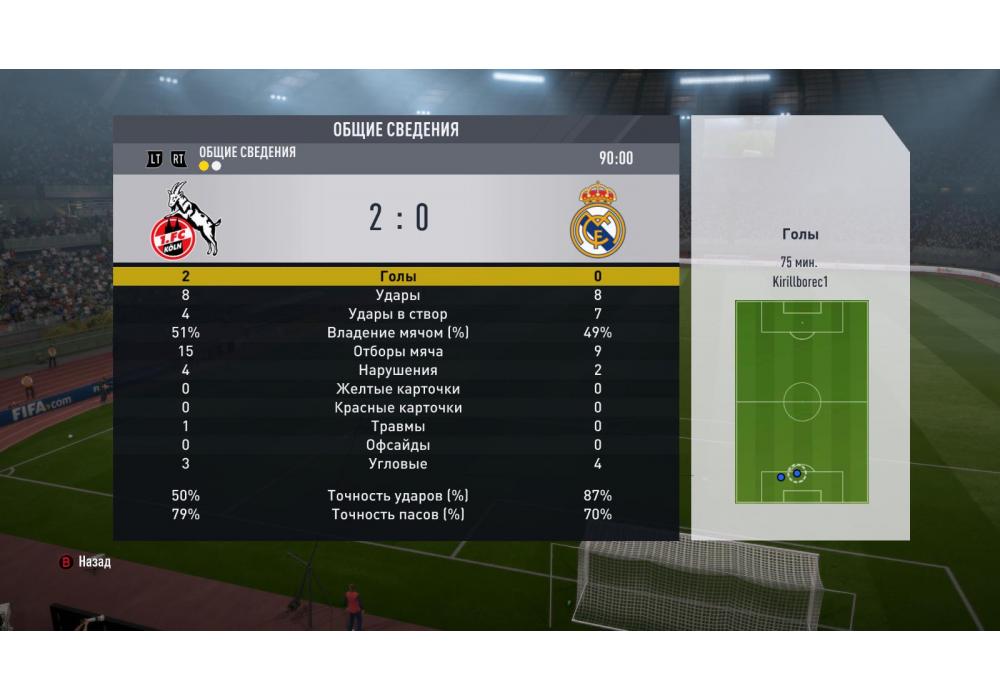Select the Точность ударов (%) row

point(397,496)
